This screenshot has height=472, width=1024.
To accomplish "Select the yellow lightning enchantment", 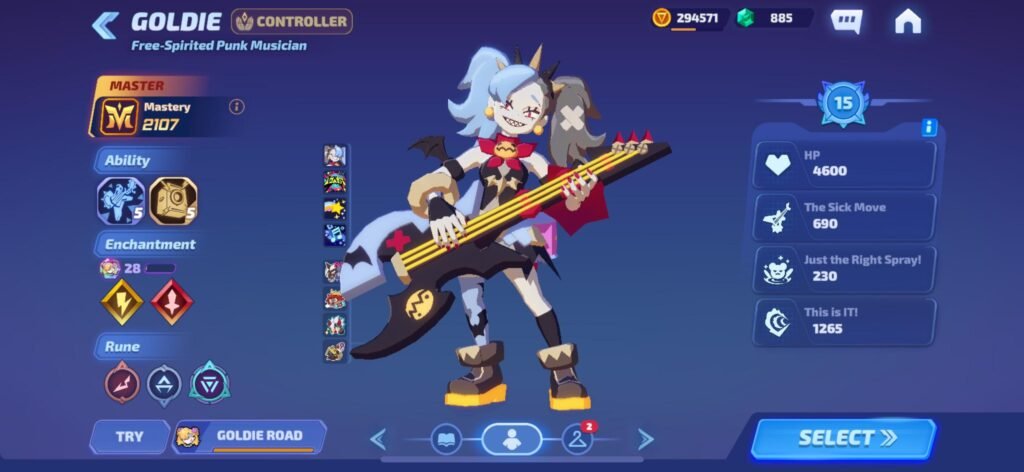I will tap(121, 301).
